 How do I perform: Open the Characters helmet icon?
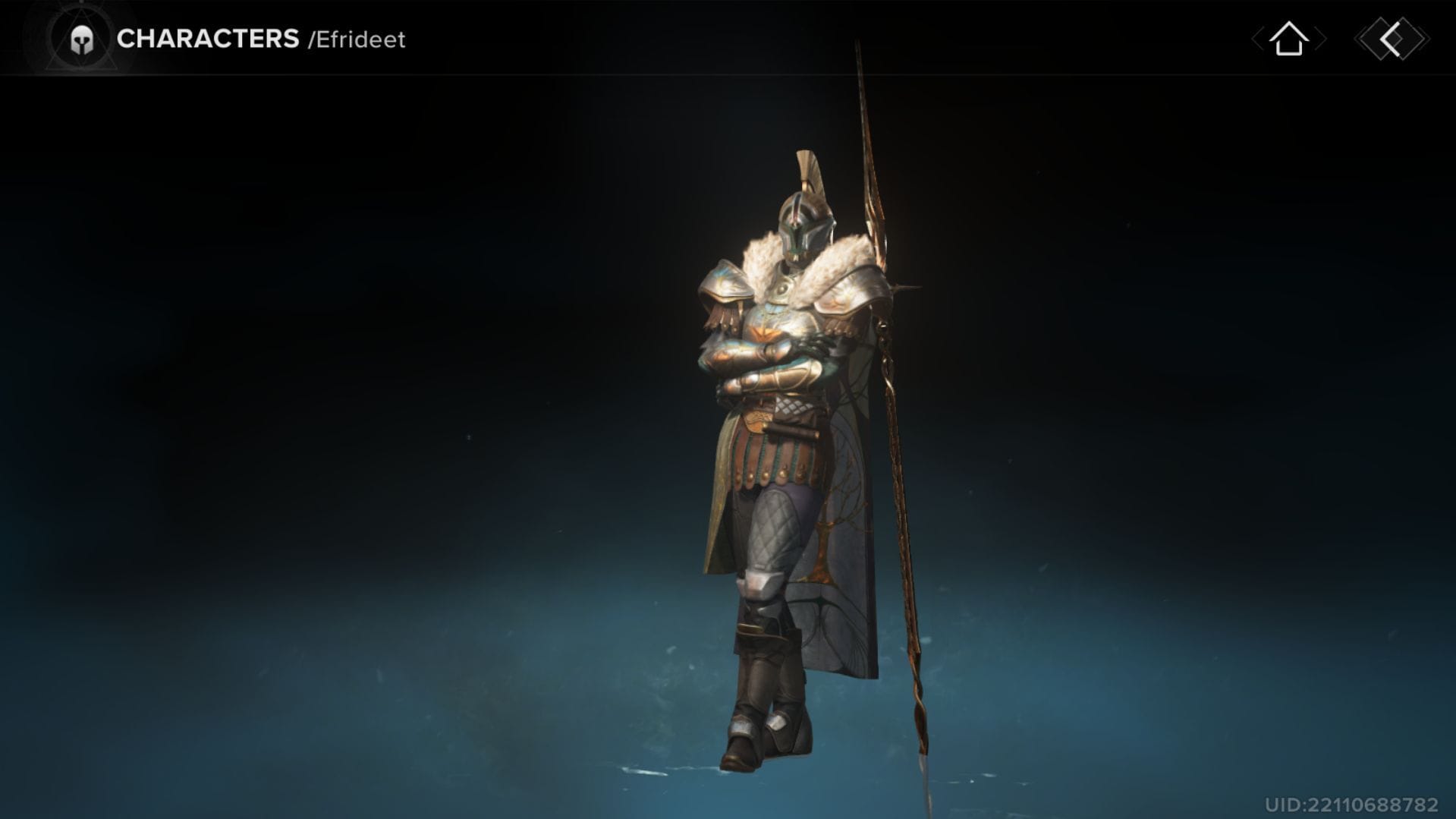[x=81, y=39]
